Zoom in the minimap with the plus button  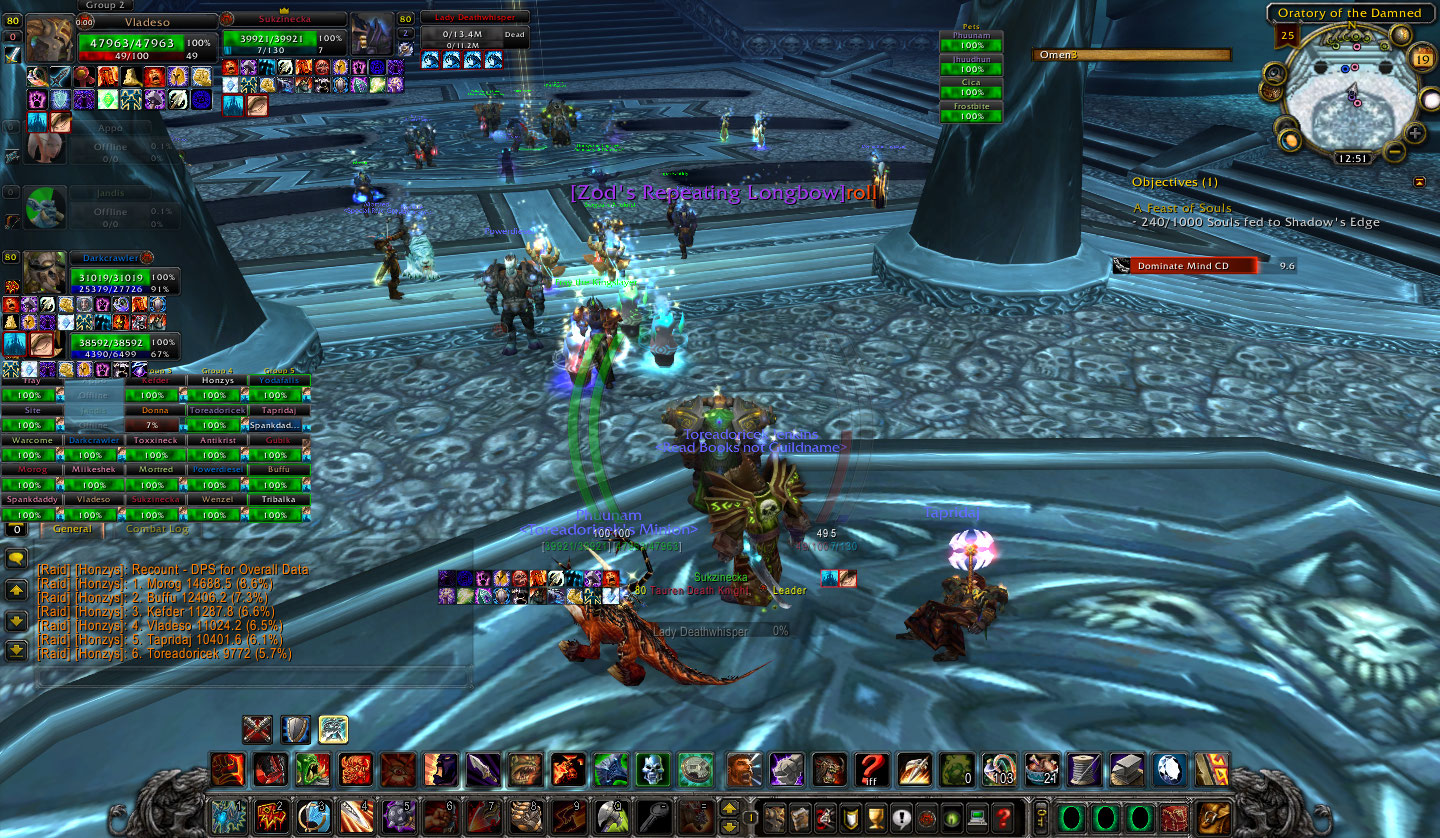pos(1415,133)
